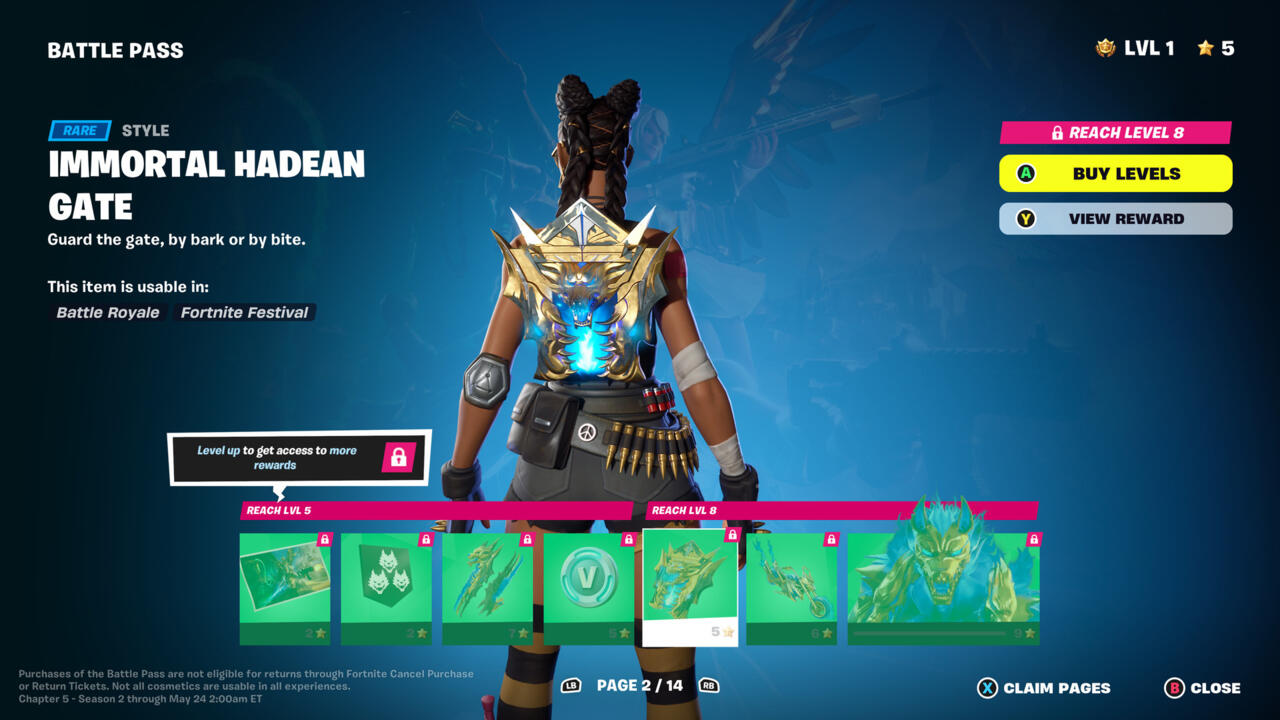Select the large blue wolf outfit reward
The height and width of the screenshot is (720, 1280).
click(x=943, y=588)
